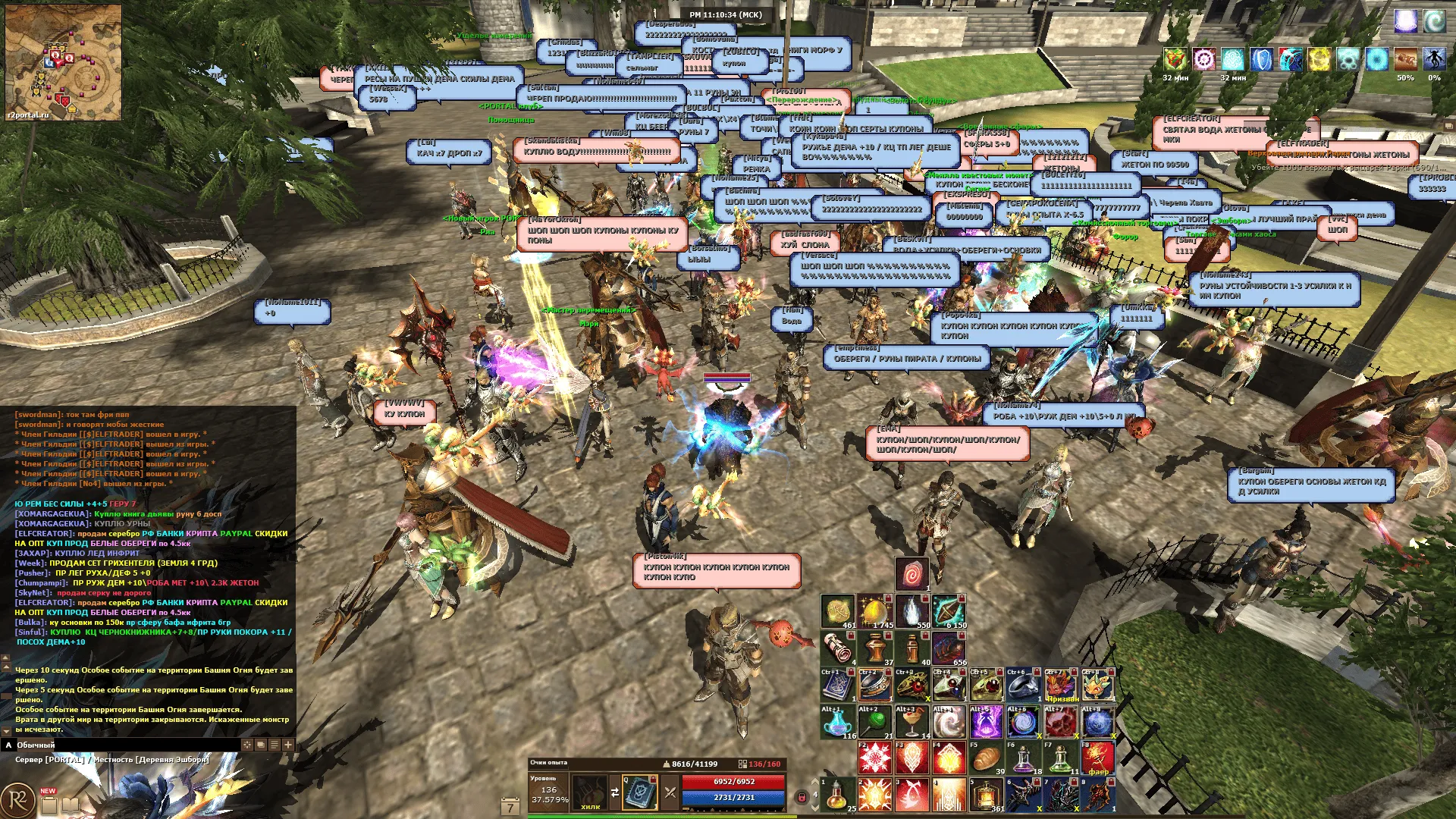The width and height of the screenshot is (1456, 819).
Task: Select the bread item in slot F5
Action: tap(986, 759)
